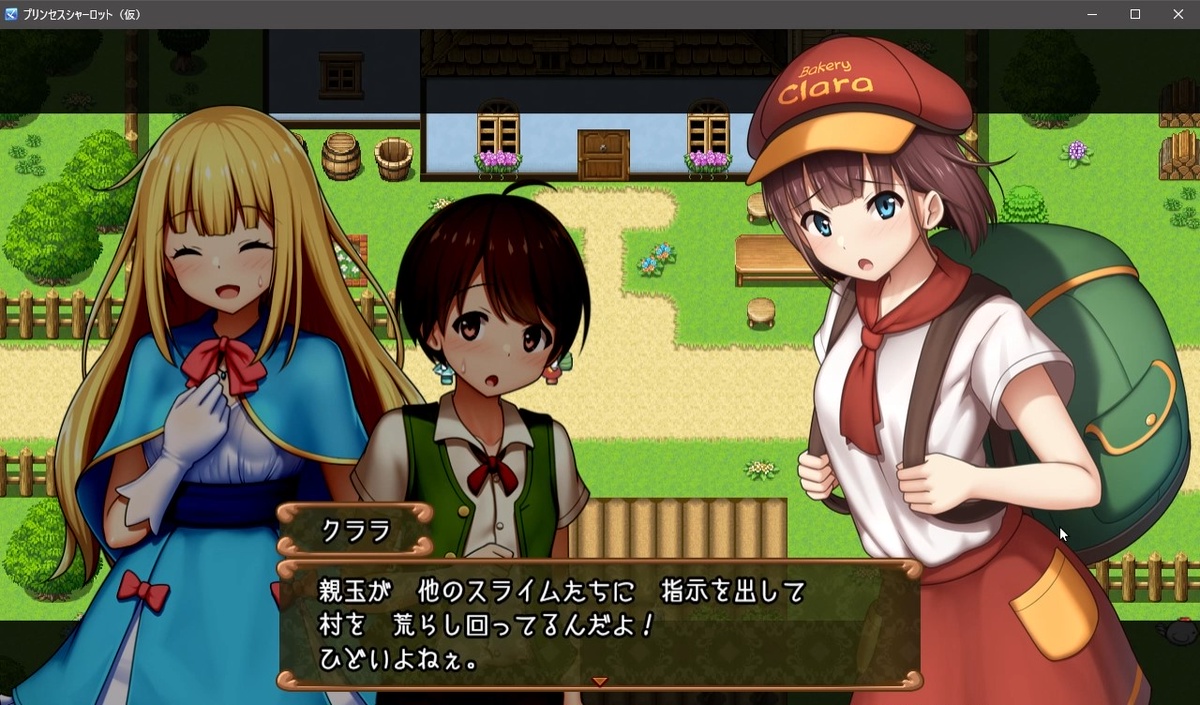The image size is (1200, 705).
Task: Minimize the game window
Action: [x=1093, y=14]
